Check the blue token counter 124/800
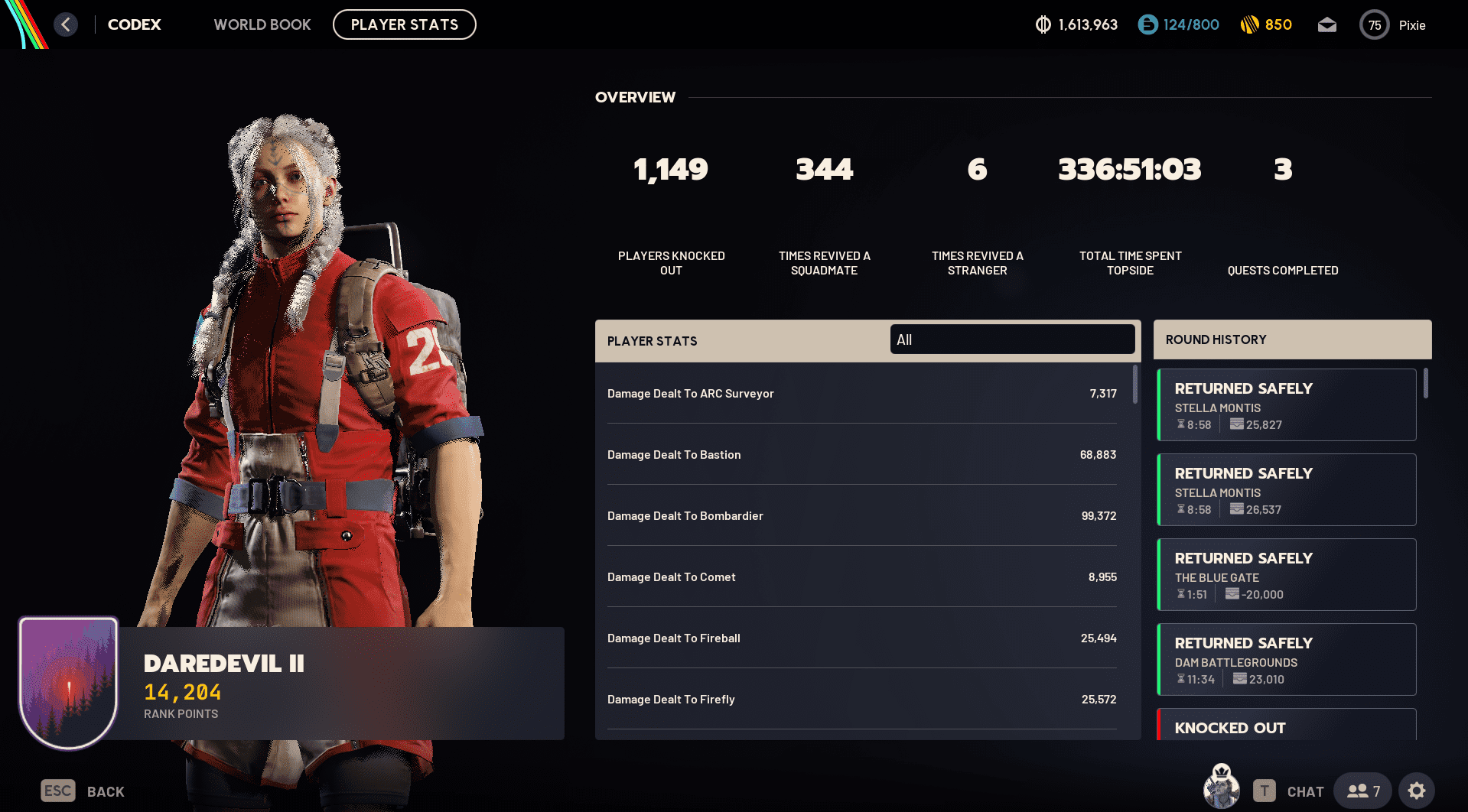 pos(1178,24)
